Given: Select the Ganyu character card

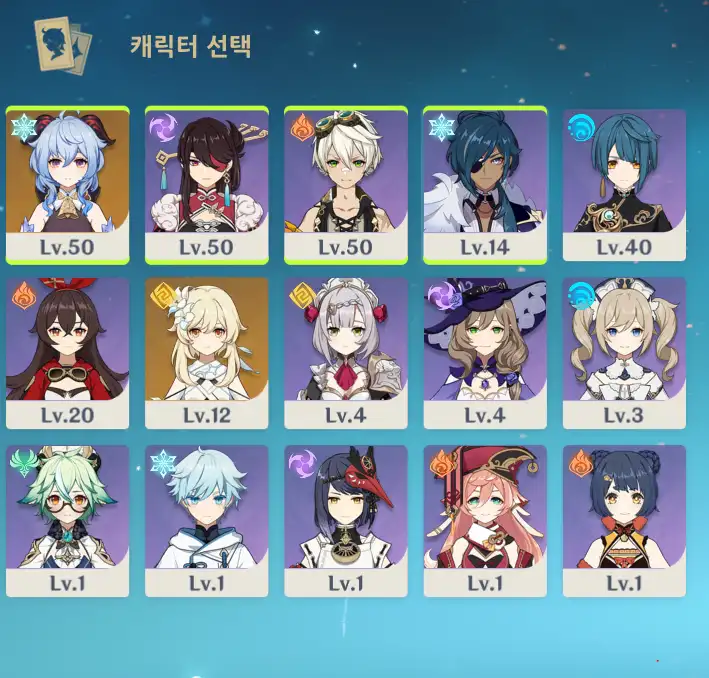Looking at the screenshot, I should 67,184.
